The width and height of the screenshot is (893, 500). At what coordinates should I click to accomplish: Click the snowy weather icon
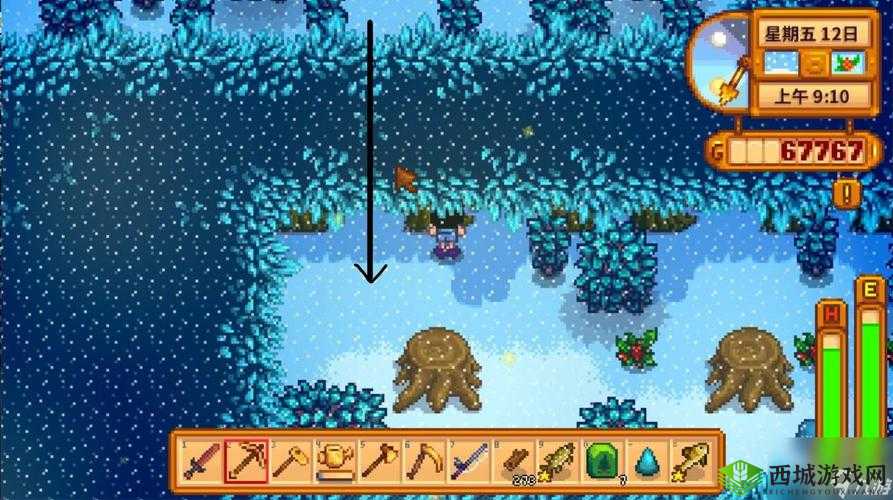pyautogui.click(x=781, y=64)
